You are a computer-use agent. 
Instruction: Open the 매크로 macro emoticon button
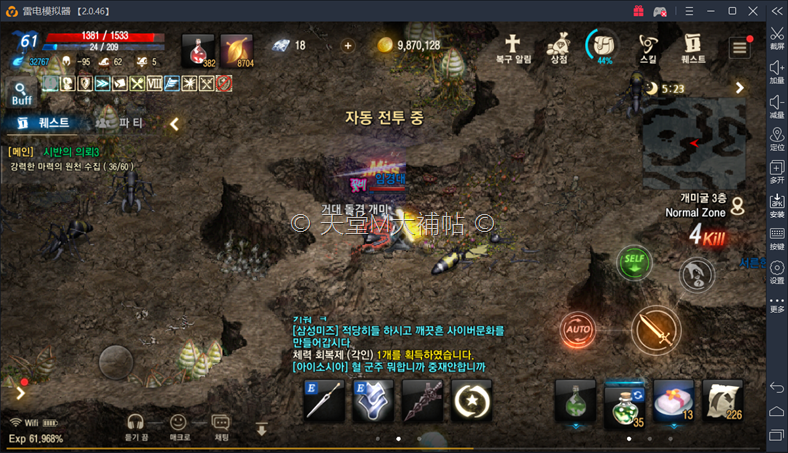[179, 427]
